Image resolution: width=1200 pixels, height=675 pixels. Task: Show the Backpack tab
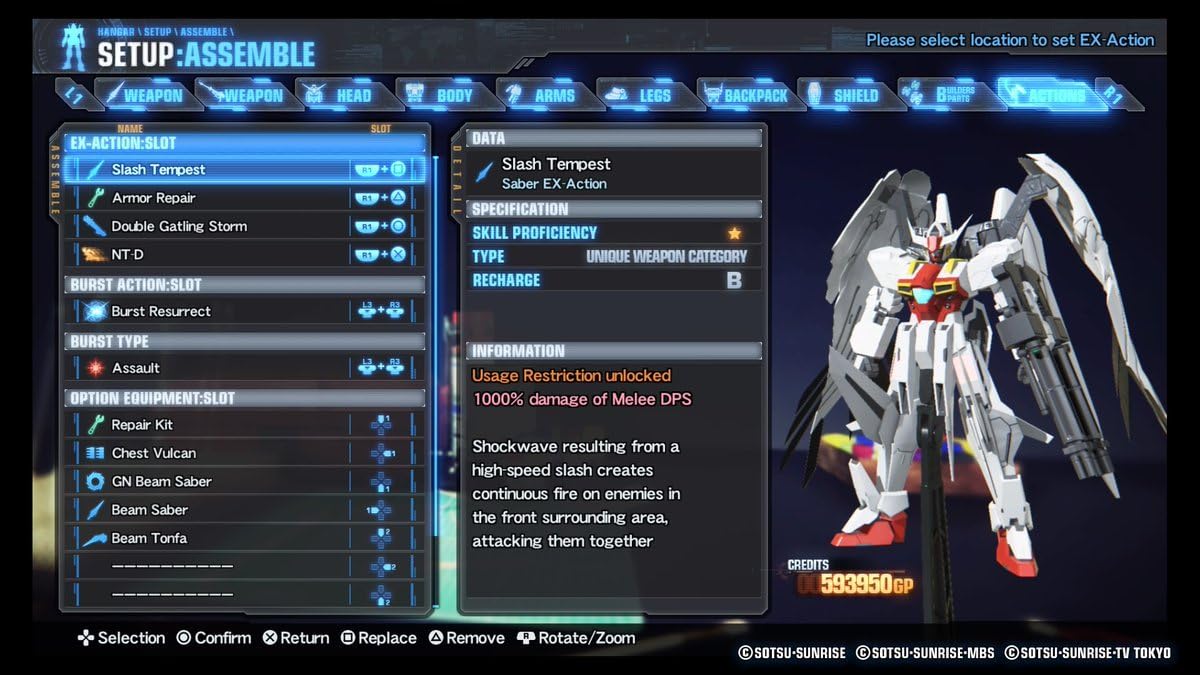point(744,95)
